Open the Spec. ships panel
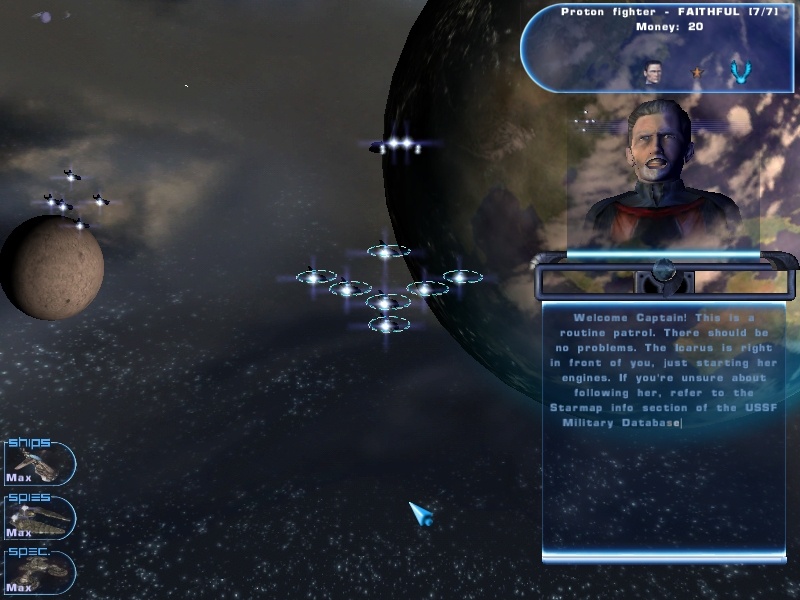 40,573
